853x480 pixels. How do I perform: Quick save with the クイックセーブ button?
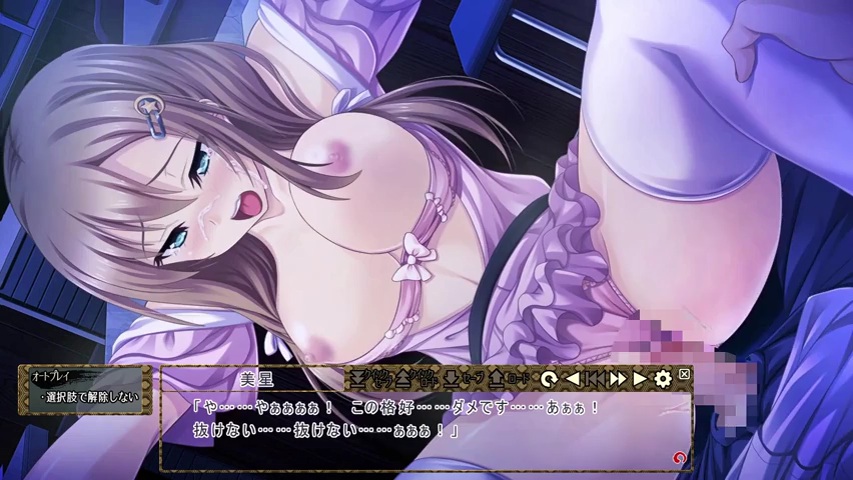[368, 379]
